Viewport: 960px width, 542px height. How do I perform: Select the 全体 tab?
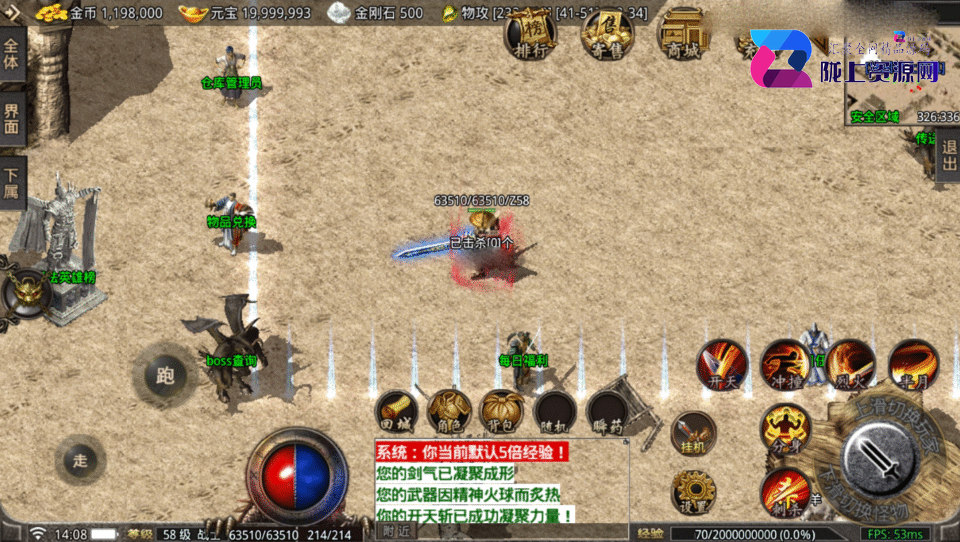11,53
